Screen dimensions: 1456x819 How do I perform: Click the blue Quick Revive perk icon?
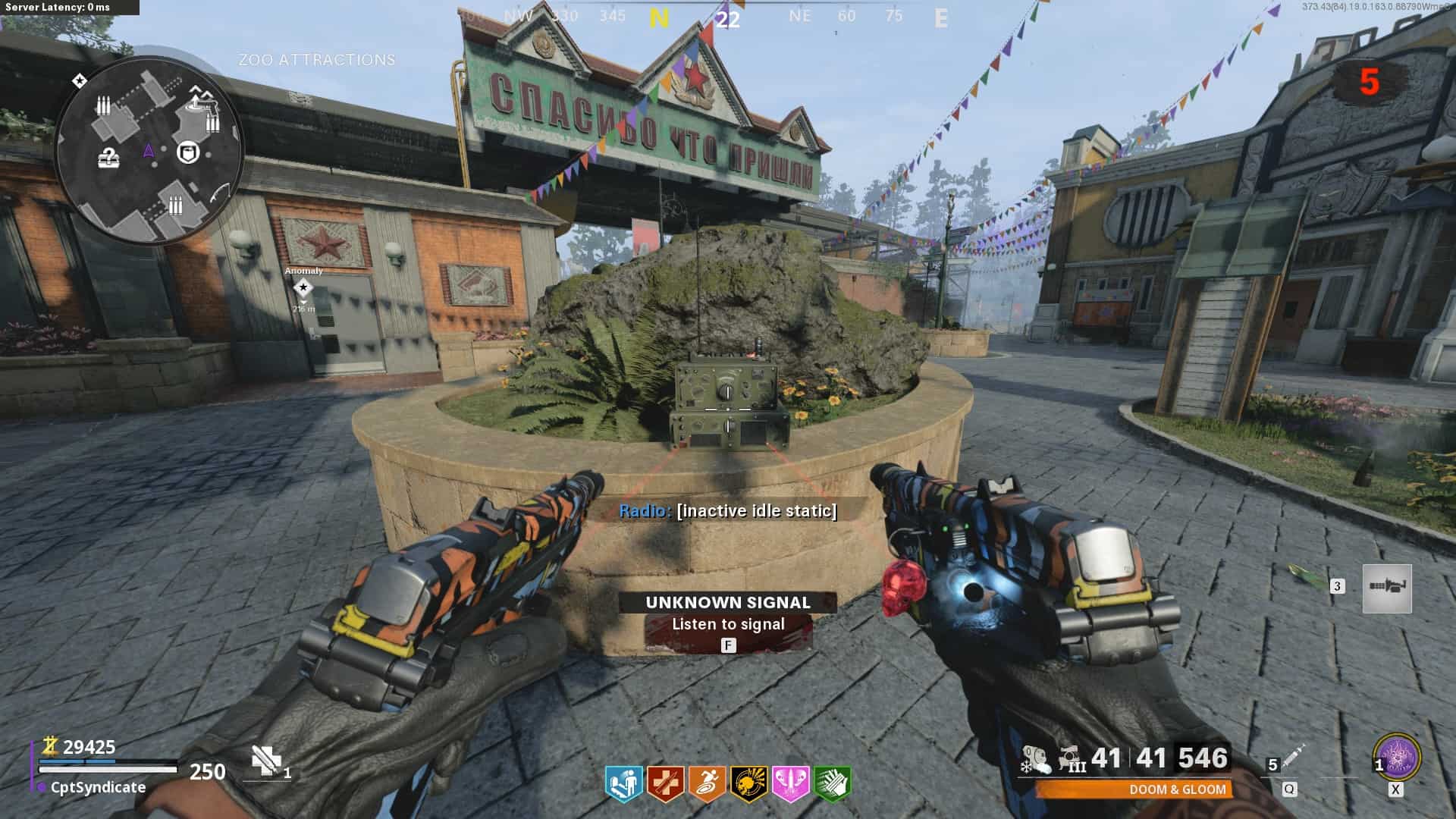point(623,784)
